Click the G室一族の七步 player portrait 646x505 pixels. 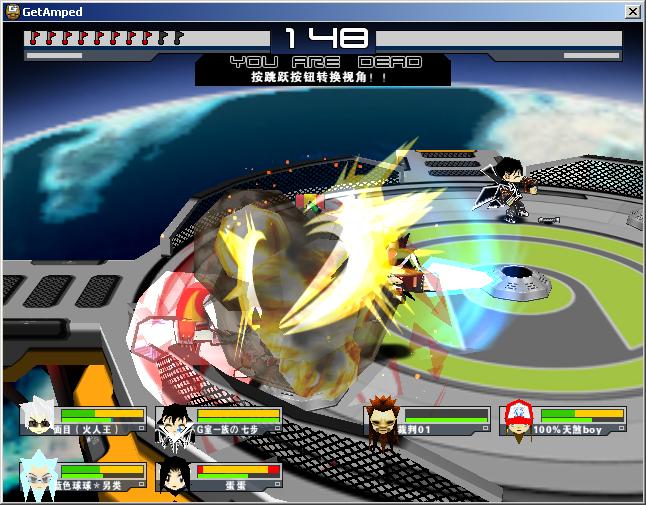pyautogui.click(x=174, y=422)
